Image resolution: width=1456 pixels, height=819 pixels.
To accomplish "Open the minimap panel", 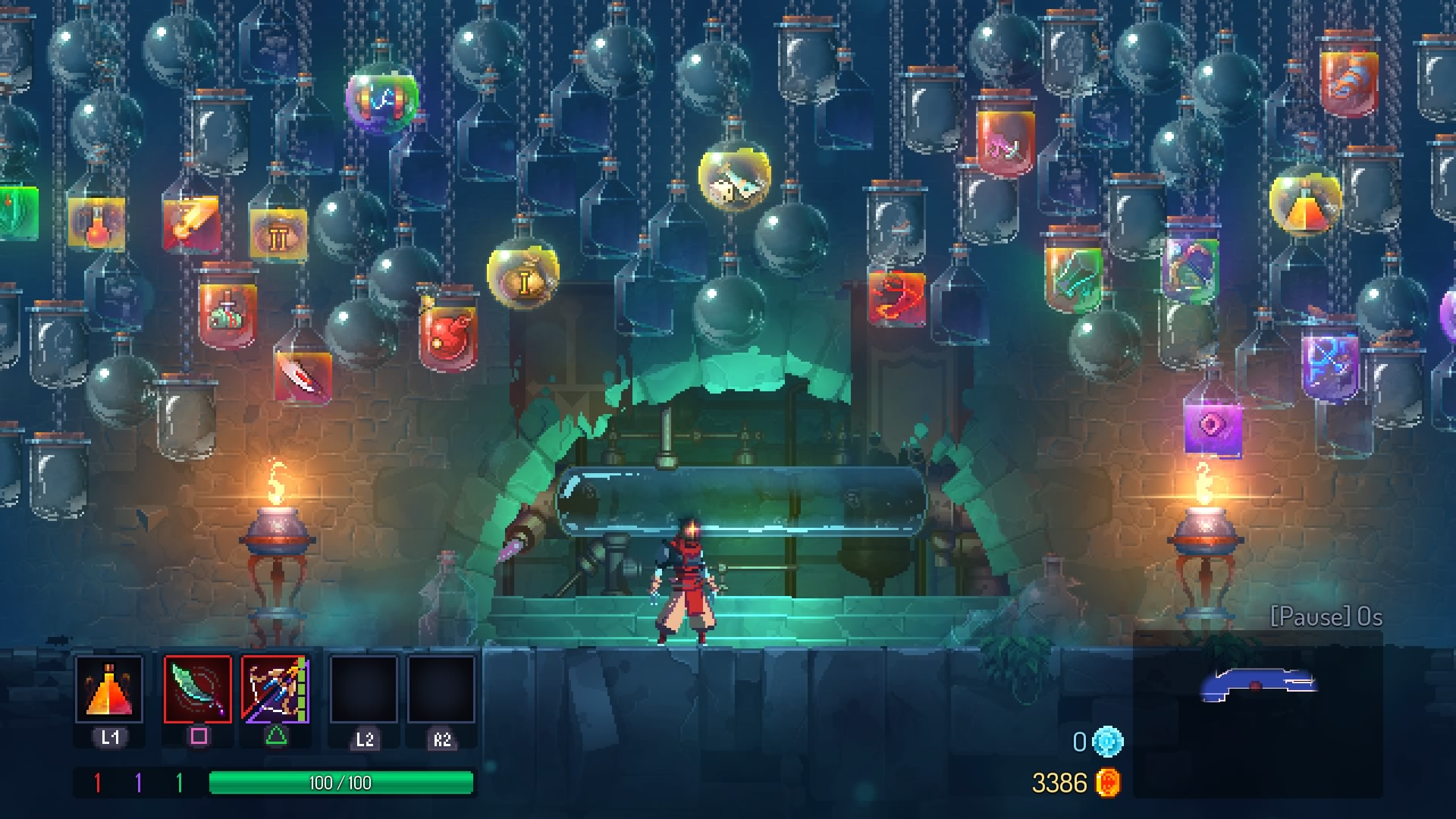I will click(1258, 714).
